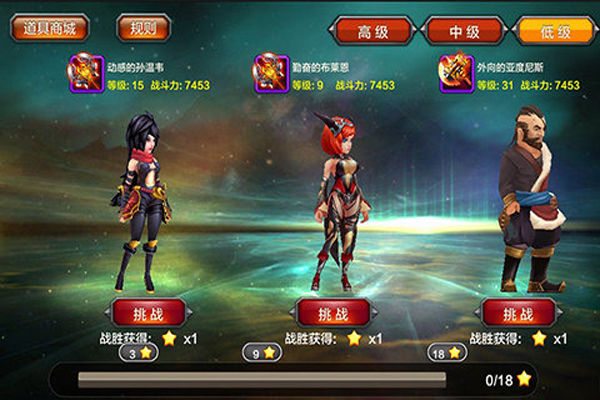Select the 18-star reward milestone
Viewport: 600px width, 400px height.
coord(447,353)
